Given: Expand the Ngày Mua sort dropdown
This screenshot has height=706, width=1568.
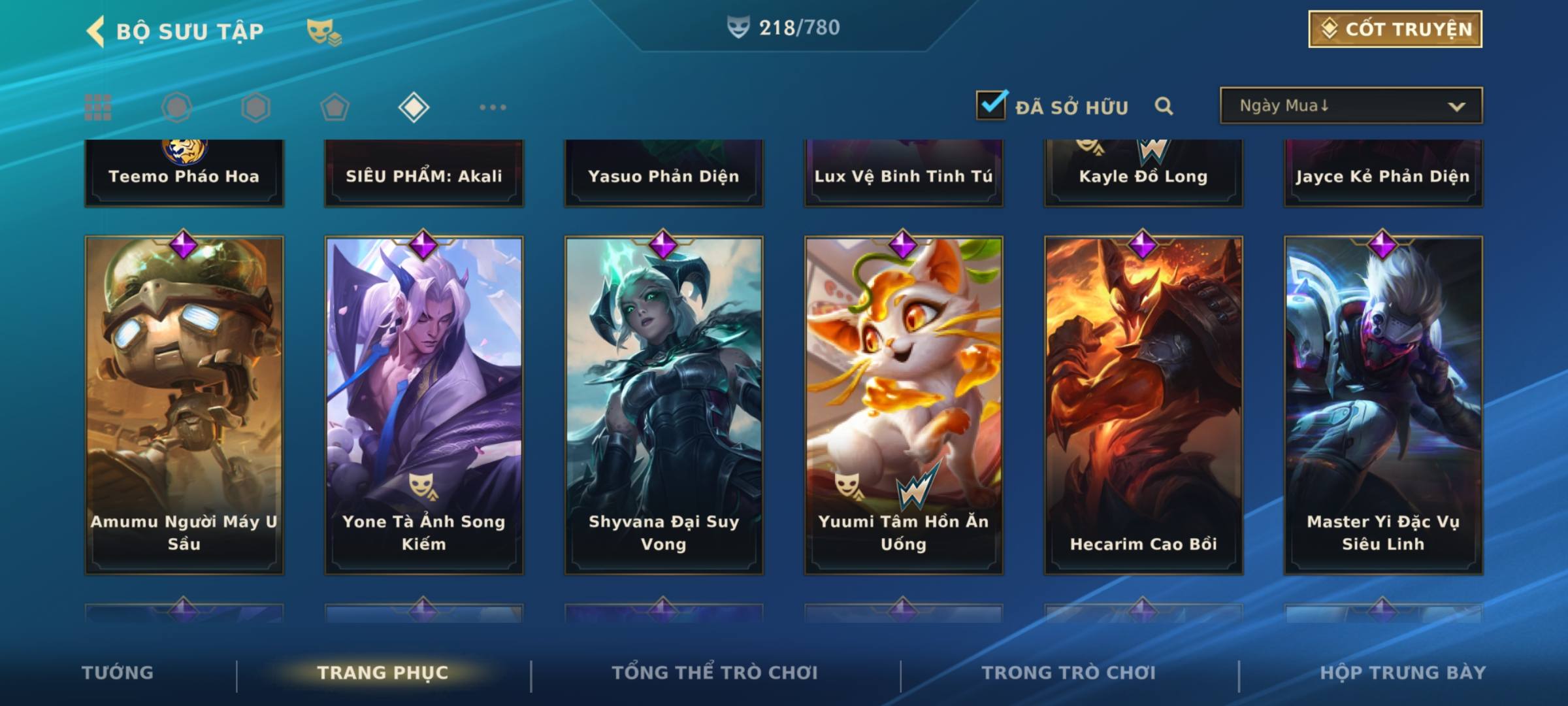Looking at the screenshot, I should tap(1351, 106).
